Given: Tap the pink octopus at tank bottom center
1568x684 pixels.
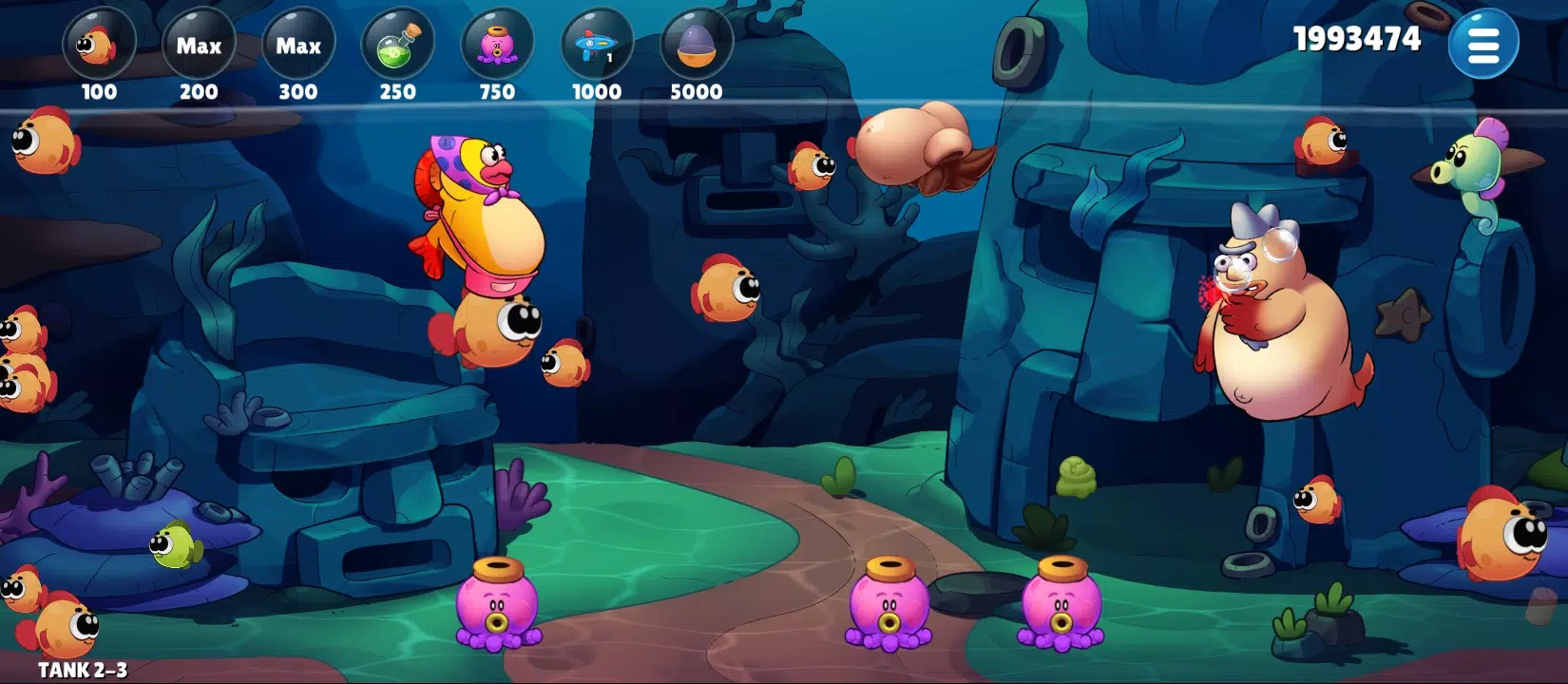Looking at the screenshot, I should pos(889,613).
